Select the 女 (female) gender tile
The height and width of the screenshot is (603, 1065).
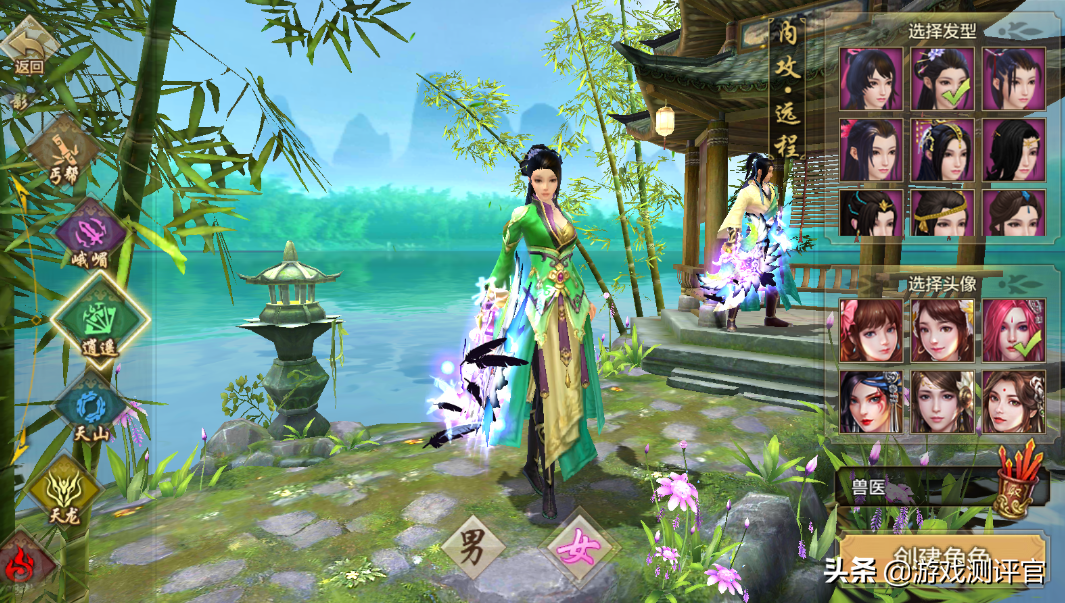tap(577, 549)
